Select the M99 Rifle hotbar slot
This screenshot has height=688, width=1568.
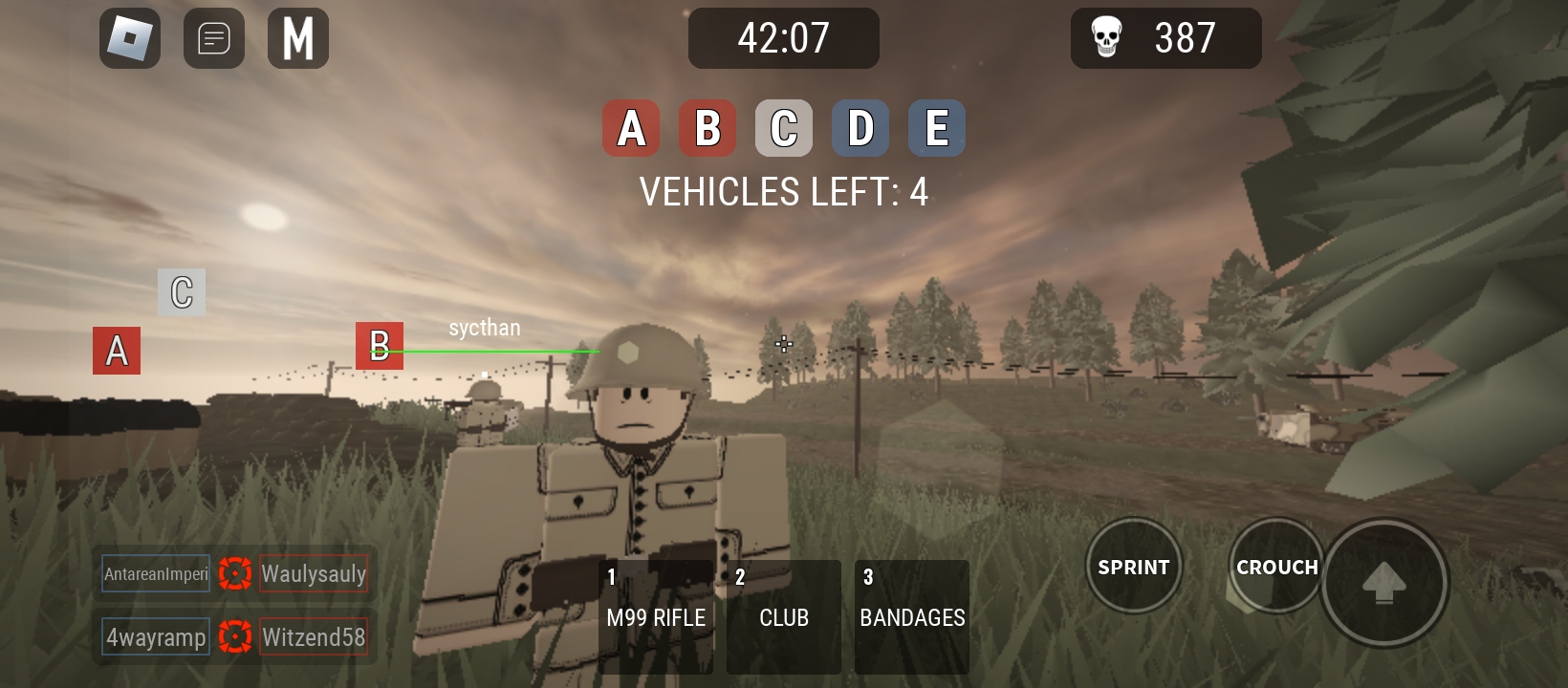tap(656, 616)
